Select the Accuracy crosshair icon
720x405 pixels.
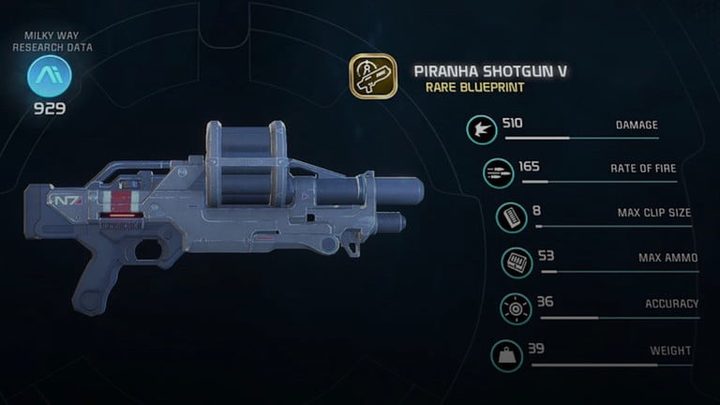[513, 308]
